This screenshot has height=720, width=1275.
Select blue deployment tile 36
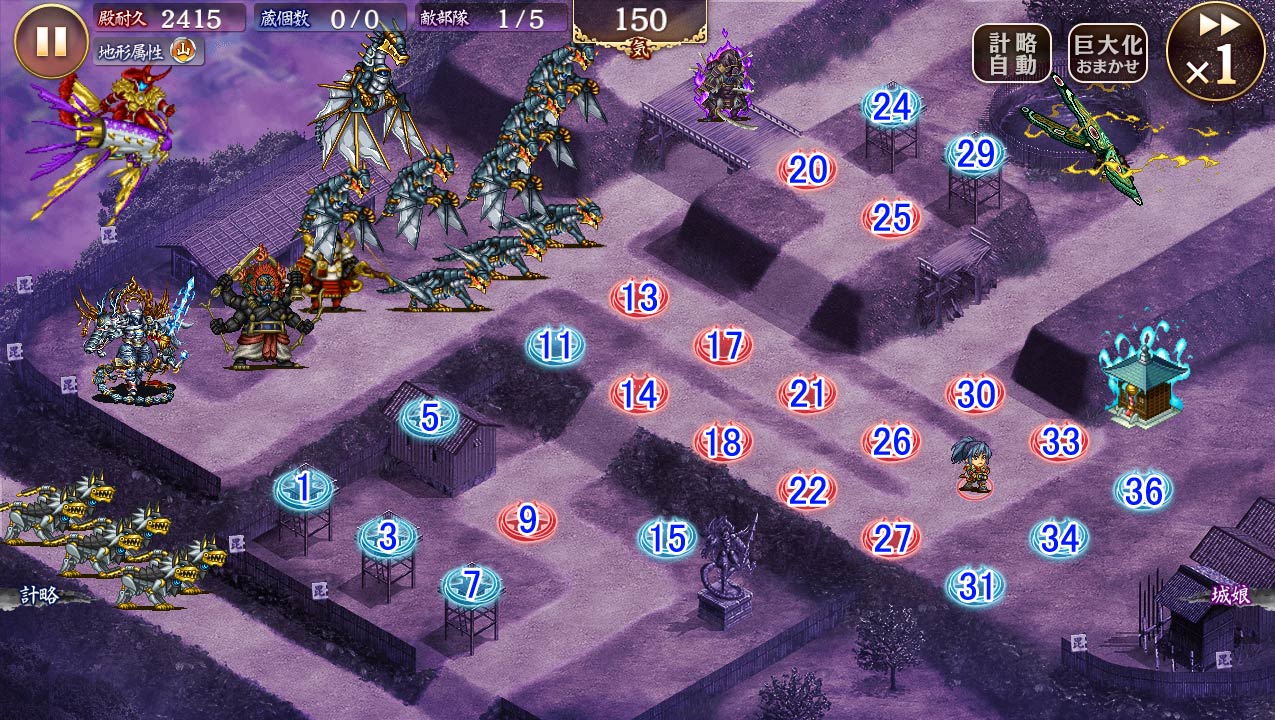coord(1143,491)
